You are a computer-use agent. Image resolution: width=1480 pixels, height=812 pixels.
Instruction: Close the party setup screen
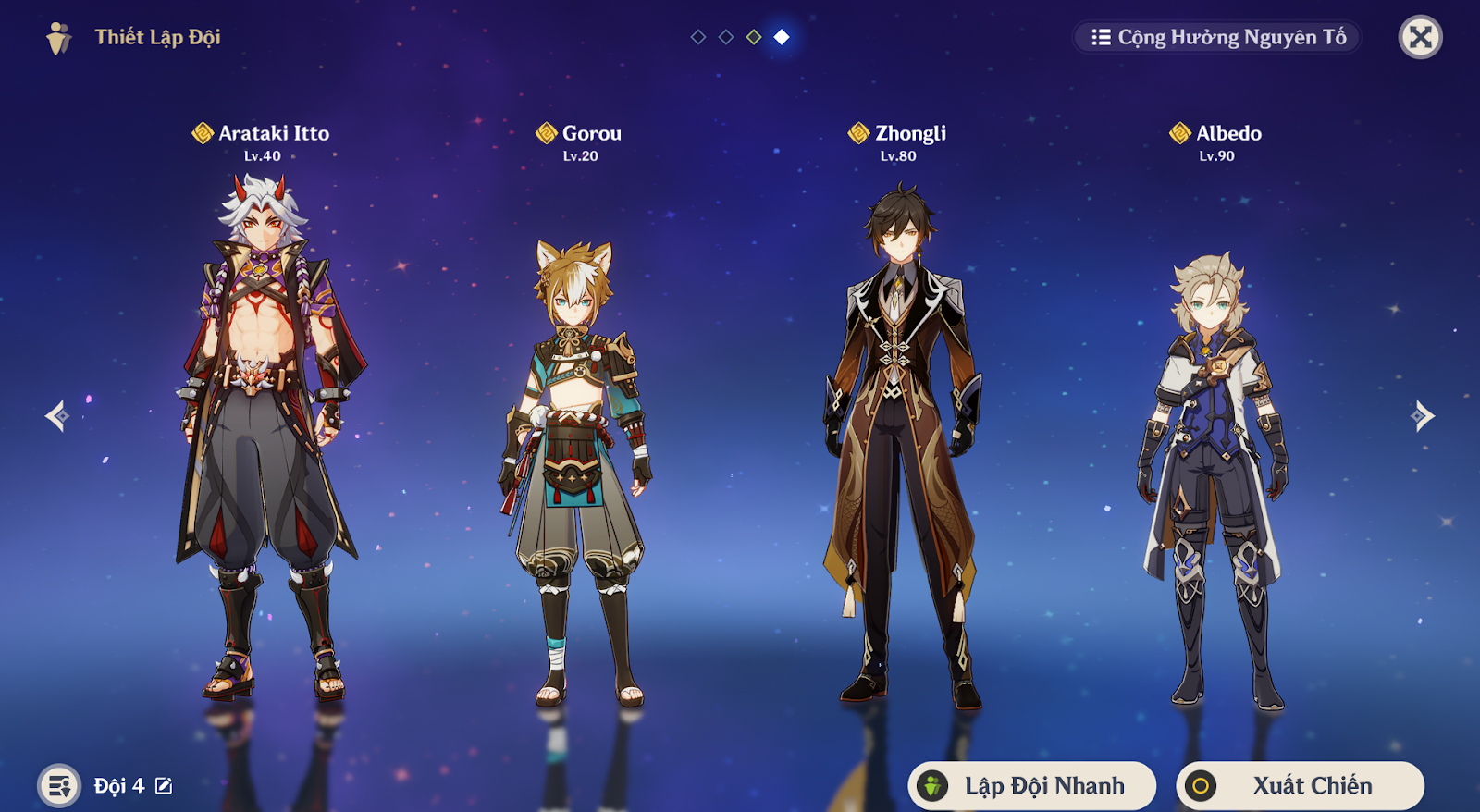(x=1420, y=38)
